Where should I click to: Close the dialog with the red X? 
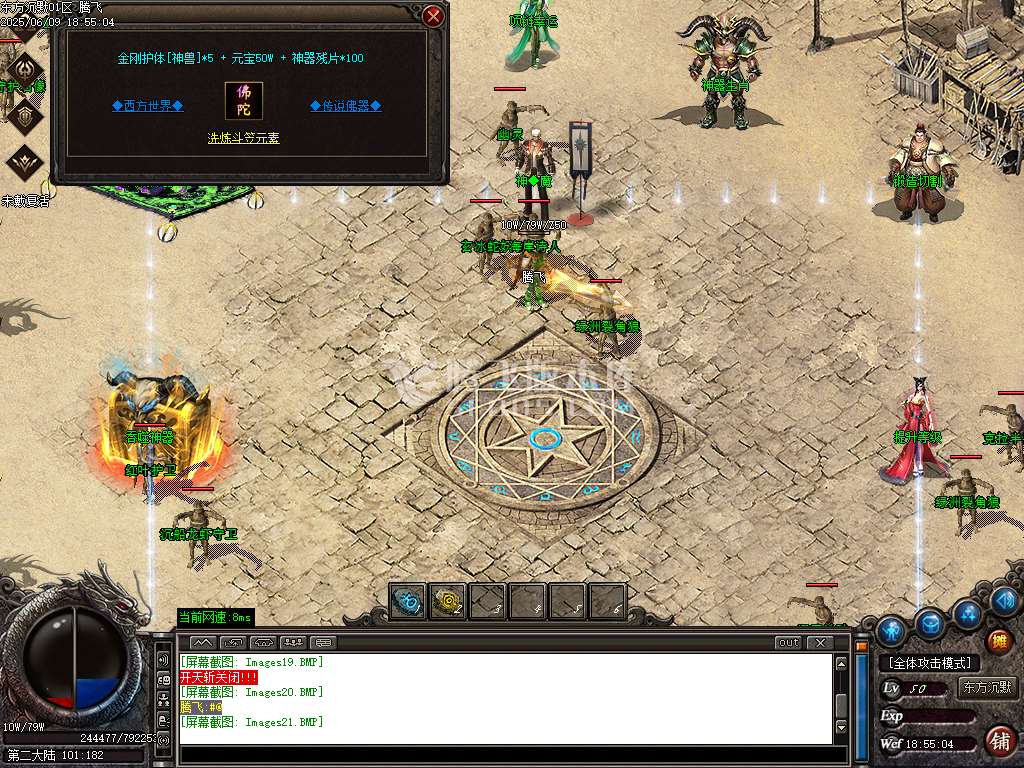coord(433,16)
